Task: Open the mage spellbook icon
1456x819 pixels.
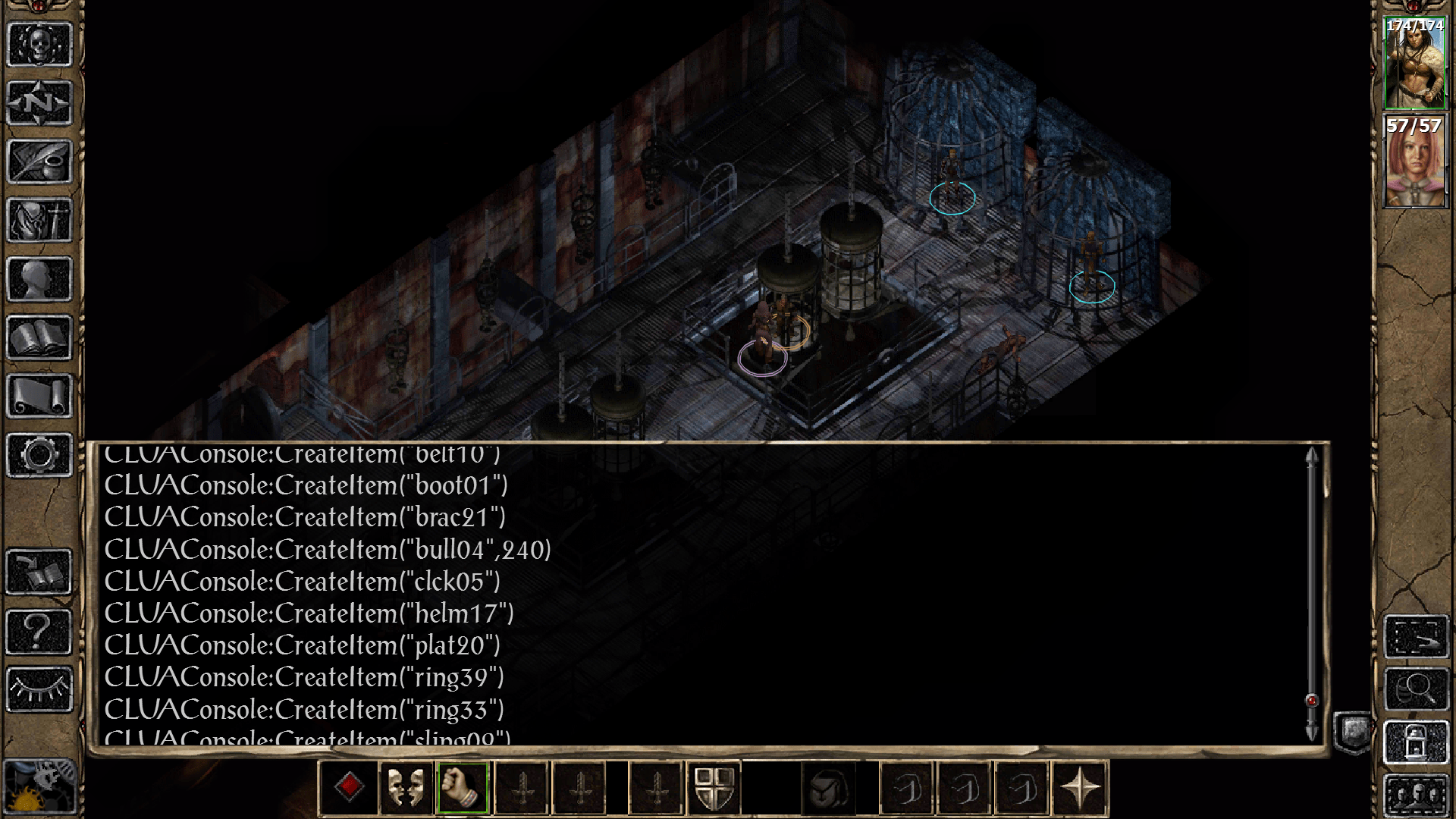Action: [39, 337]
